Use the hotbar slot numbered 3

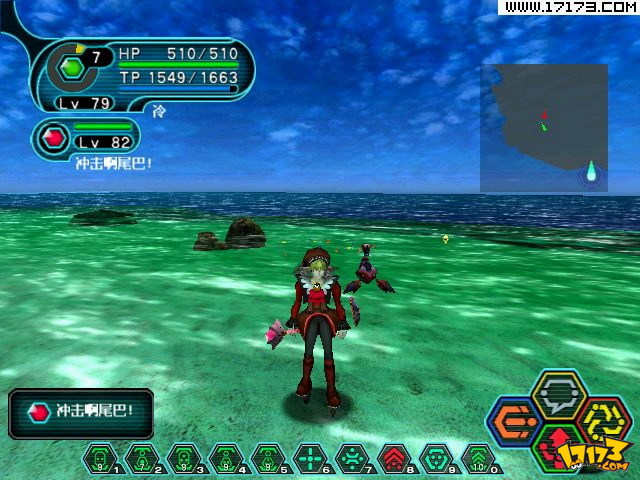click(x=183, y=458)
